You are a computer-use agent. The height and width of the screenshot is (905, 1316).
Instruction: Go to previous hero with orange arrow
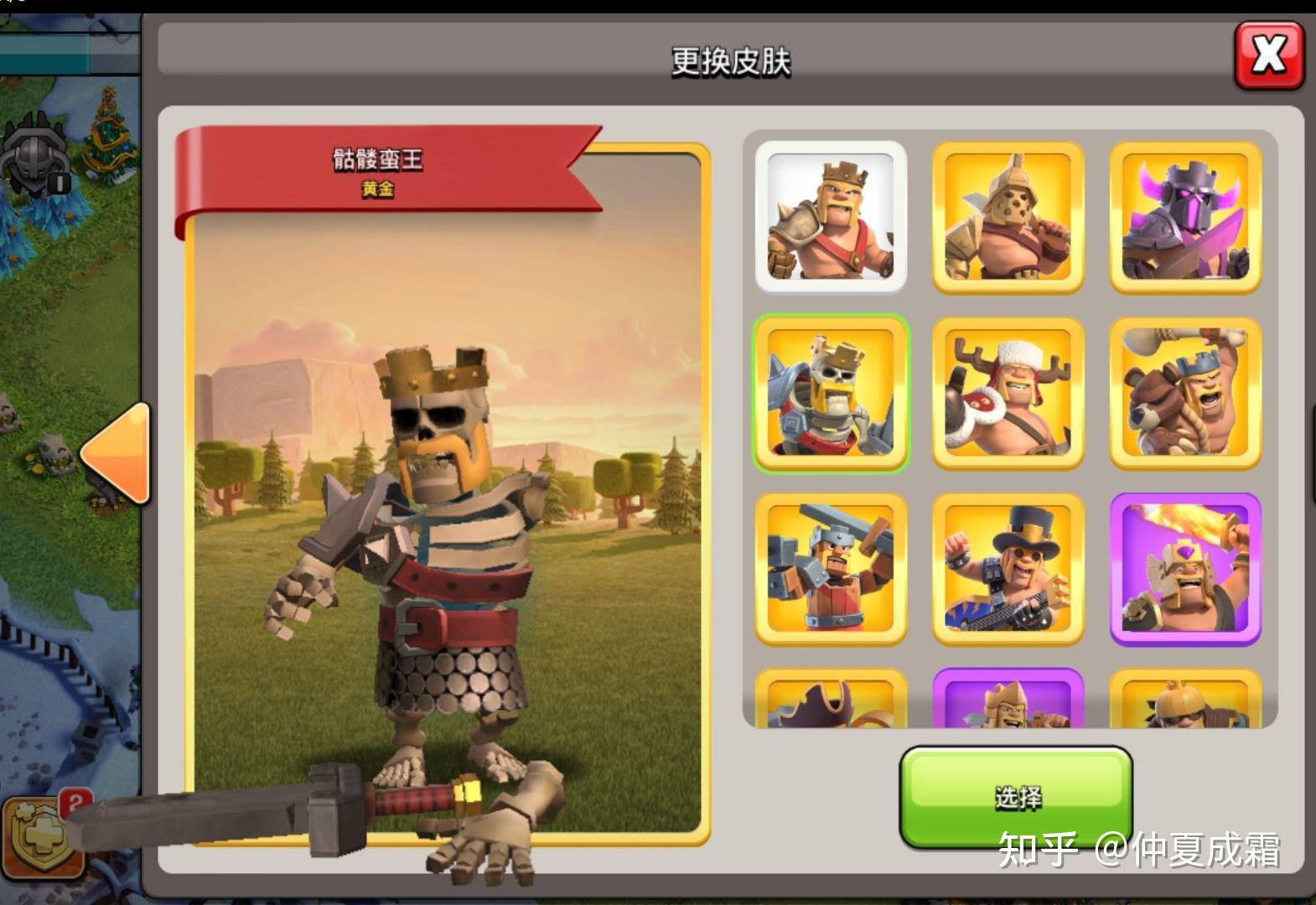117,453
